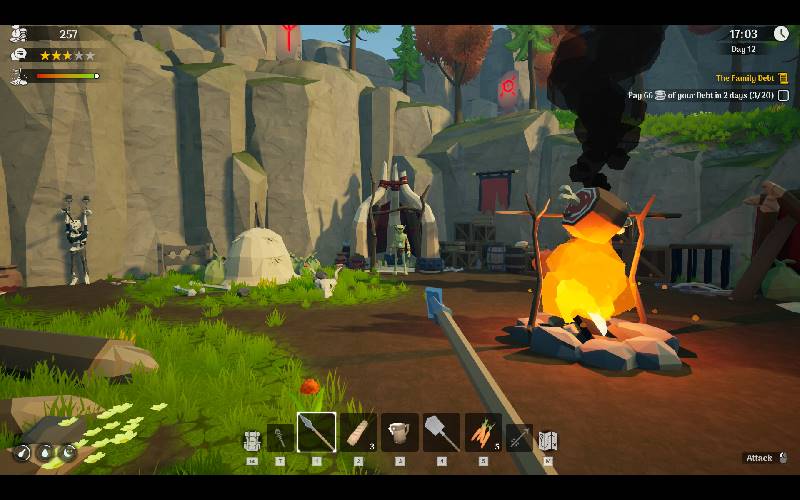Click the gauge needle status icon

pyautogui.click(x=23, y=453)
